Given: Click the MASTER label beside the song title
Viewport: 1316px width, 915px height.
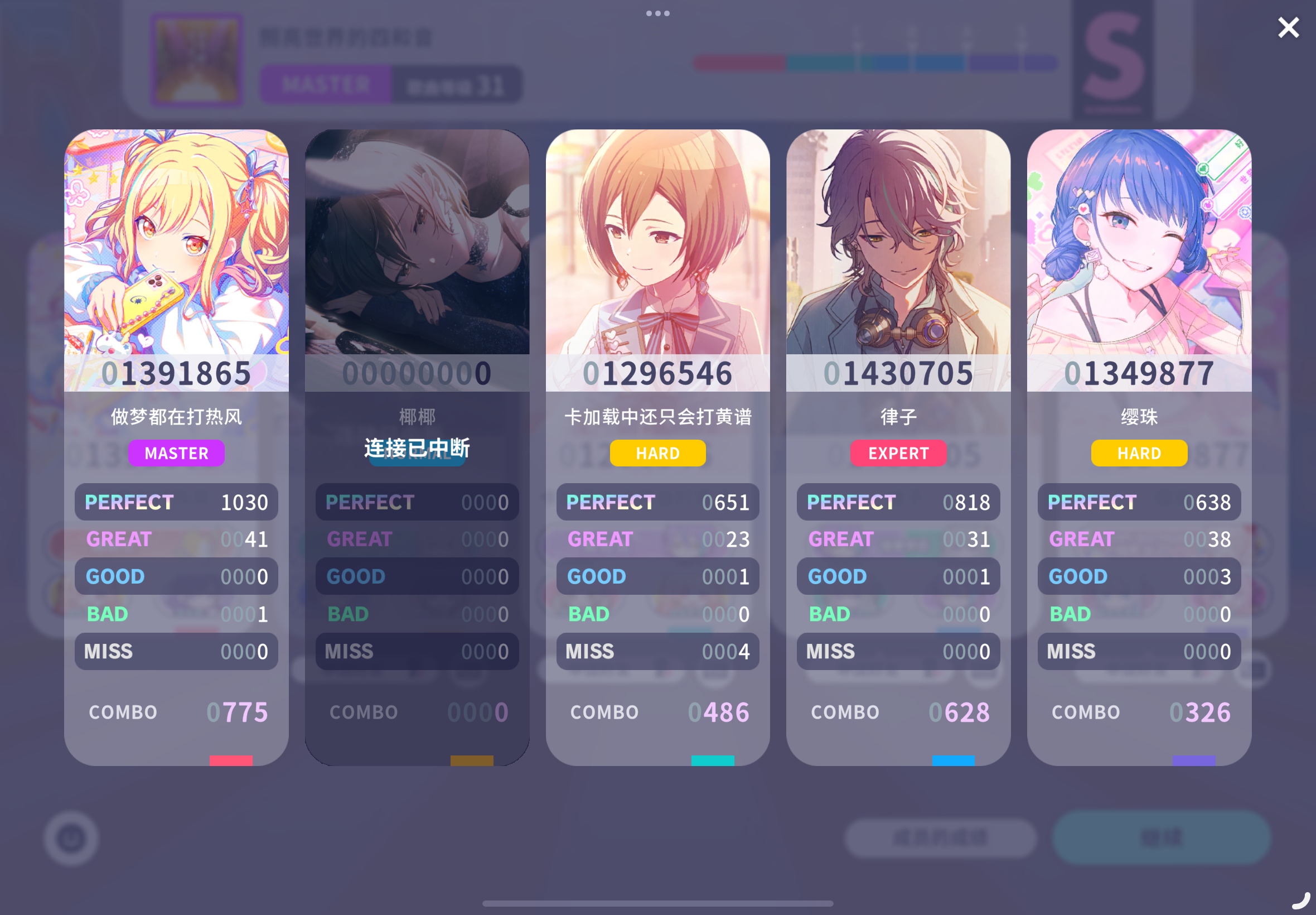Looking at the screenshot, I should point(325,84).
